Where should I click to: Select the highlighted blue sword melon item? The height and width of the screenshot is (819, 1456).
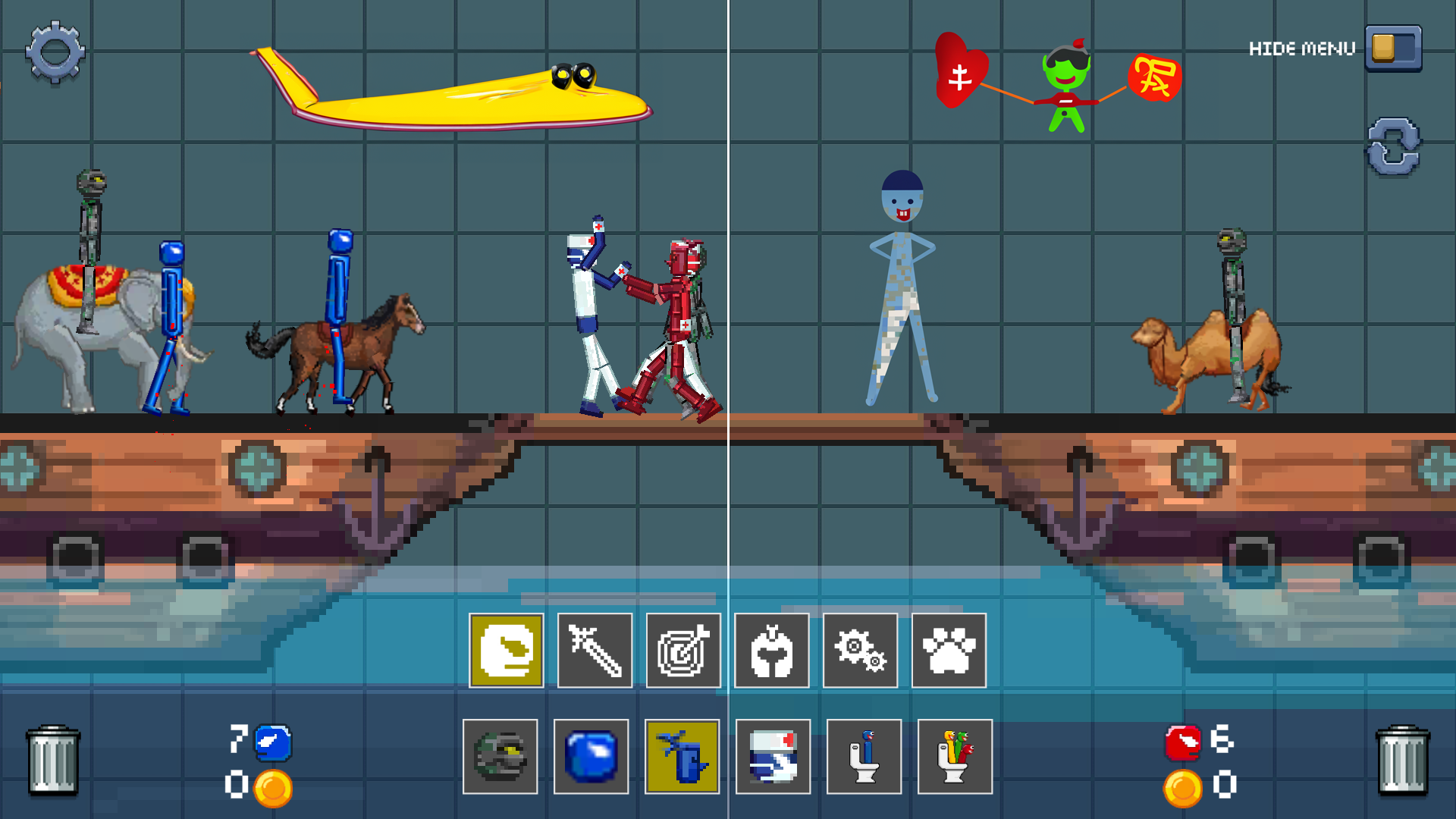[682, 758]
